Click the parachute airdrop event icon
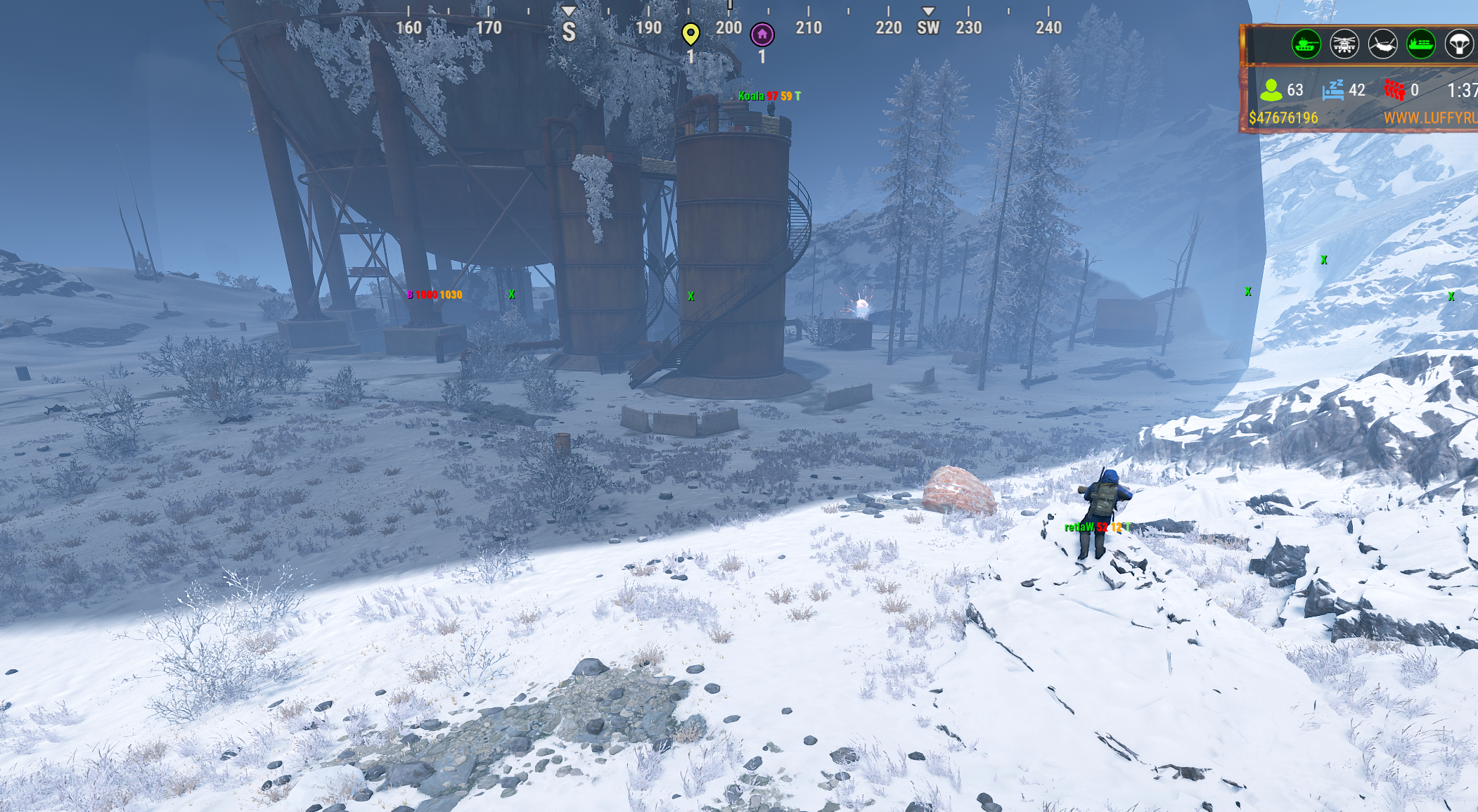1478x812 pixels. click(1459, 45)
